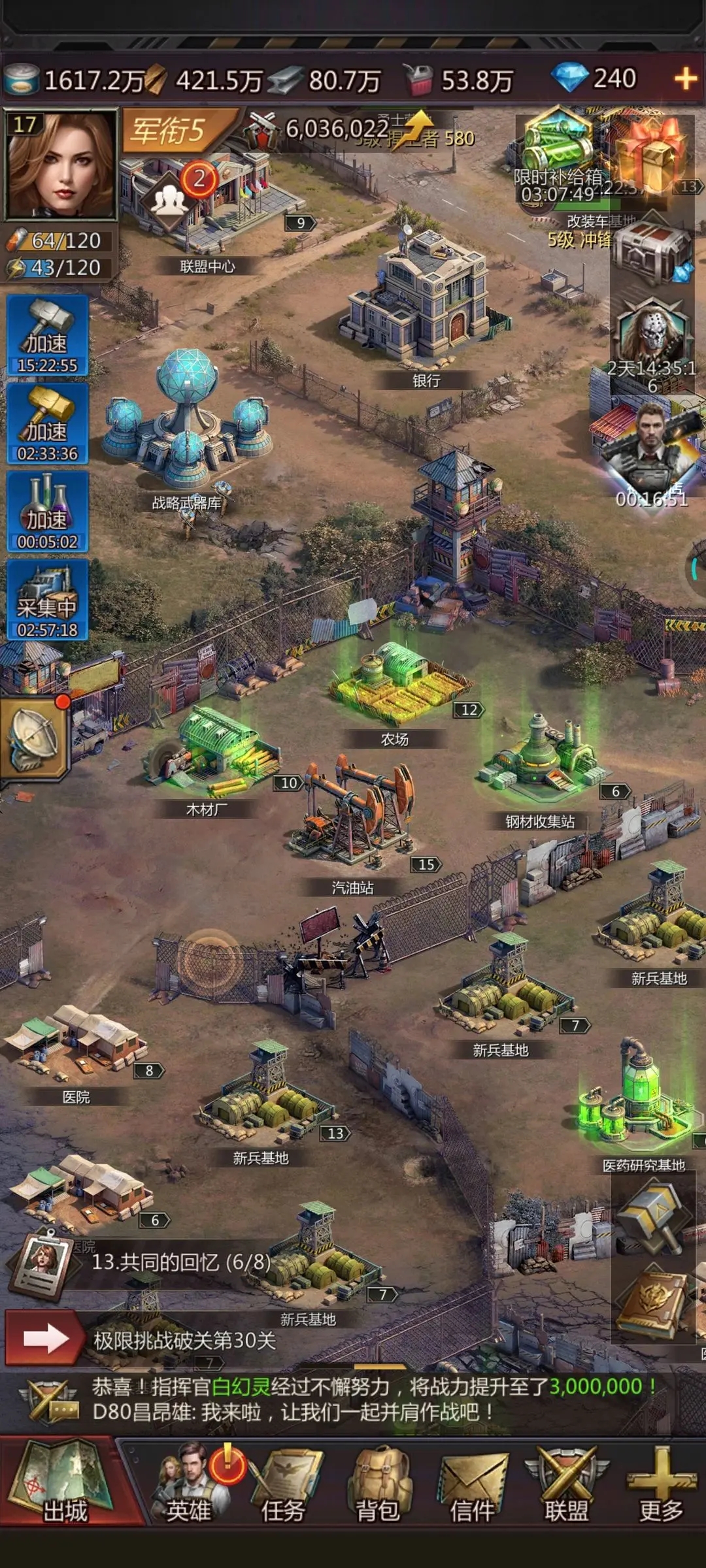Go to 极限挑战破关第30关 task arrow
Image resolution: width=706 pixels, height=1568 pixels.
[x=44, y=1339]
